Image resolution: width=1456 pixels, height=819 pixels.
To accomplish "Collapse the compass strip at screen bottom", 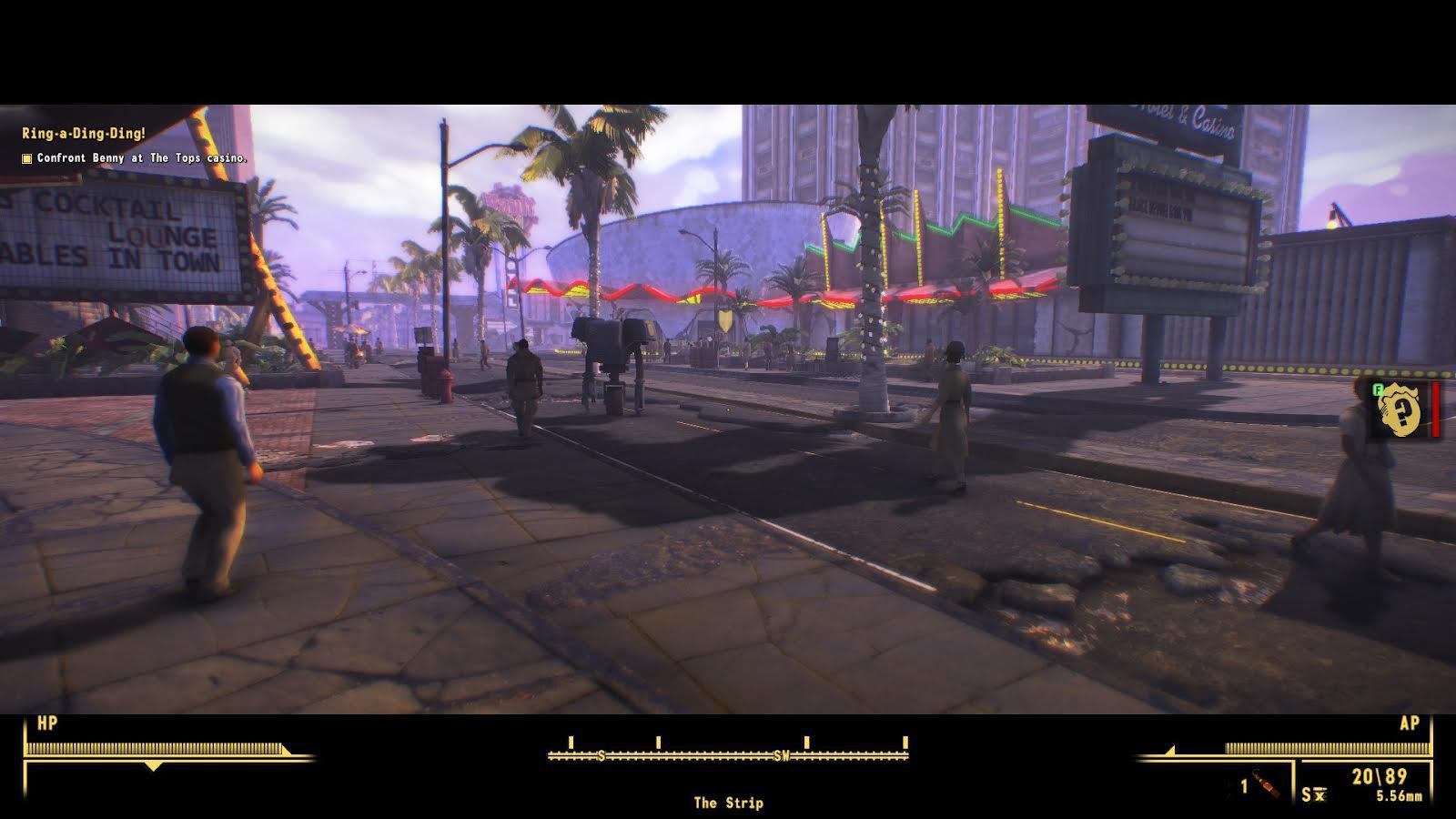I will (x=728, y=753).
